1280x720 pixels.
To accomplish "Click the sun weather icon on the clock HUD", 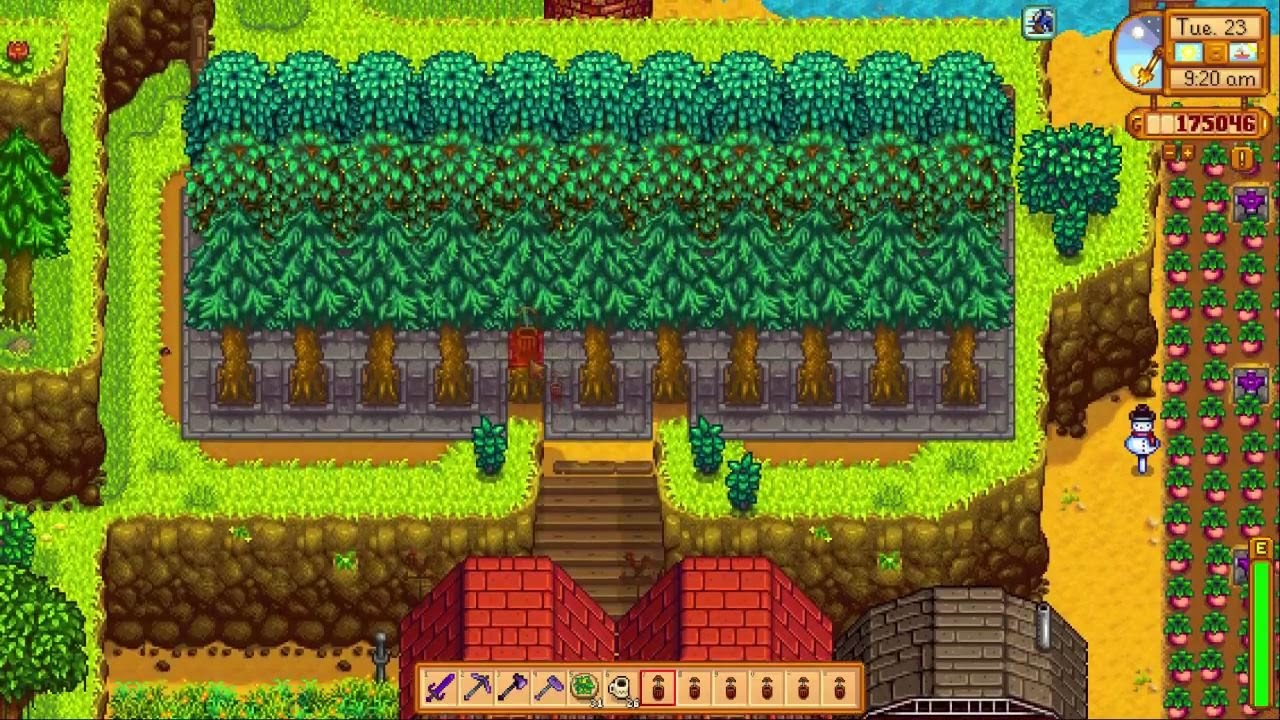I will point(1187,53).
